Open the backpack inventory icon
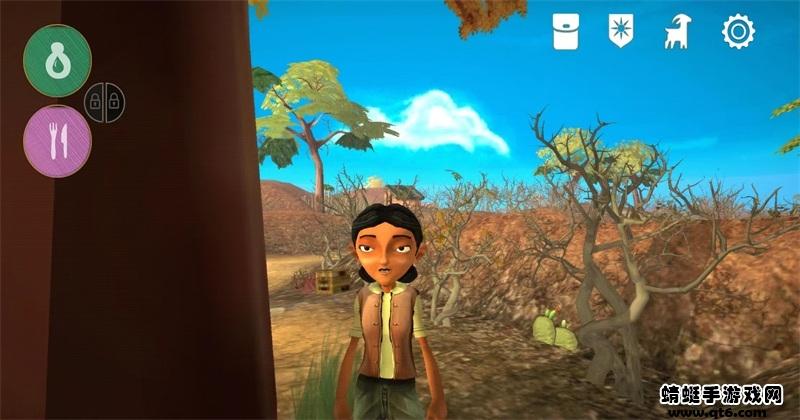 click(567, 32)
